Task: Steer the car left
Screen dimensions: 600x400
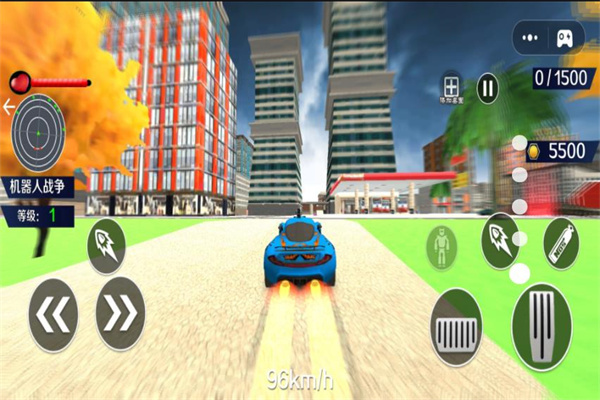Action: [x=53, y=315]
